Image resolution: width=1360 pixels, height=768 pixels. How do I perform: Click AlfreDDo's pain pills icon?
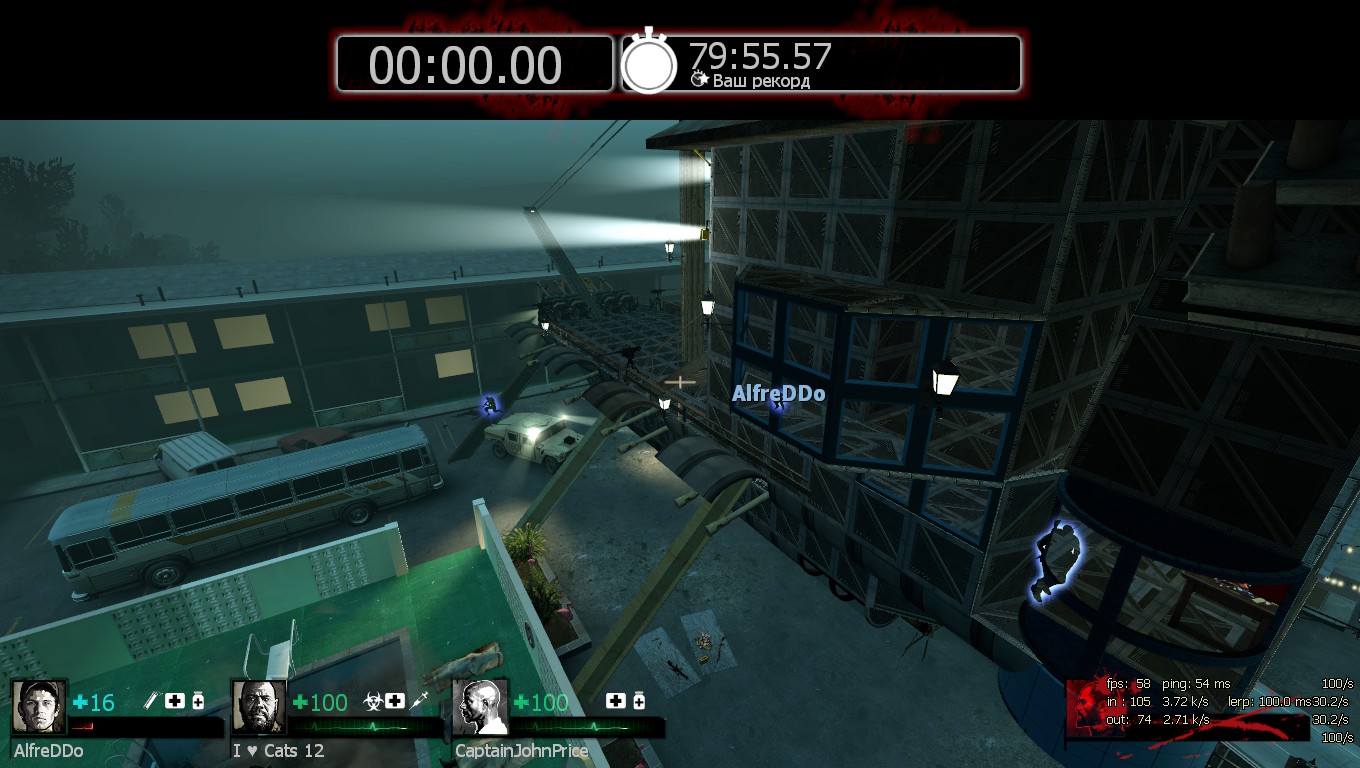198,701
